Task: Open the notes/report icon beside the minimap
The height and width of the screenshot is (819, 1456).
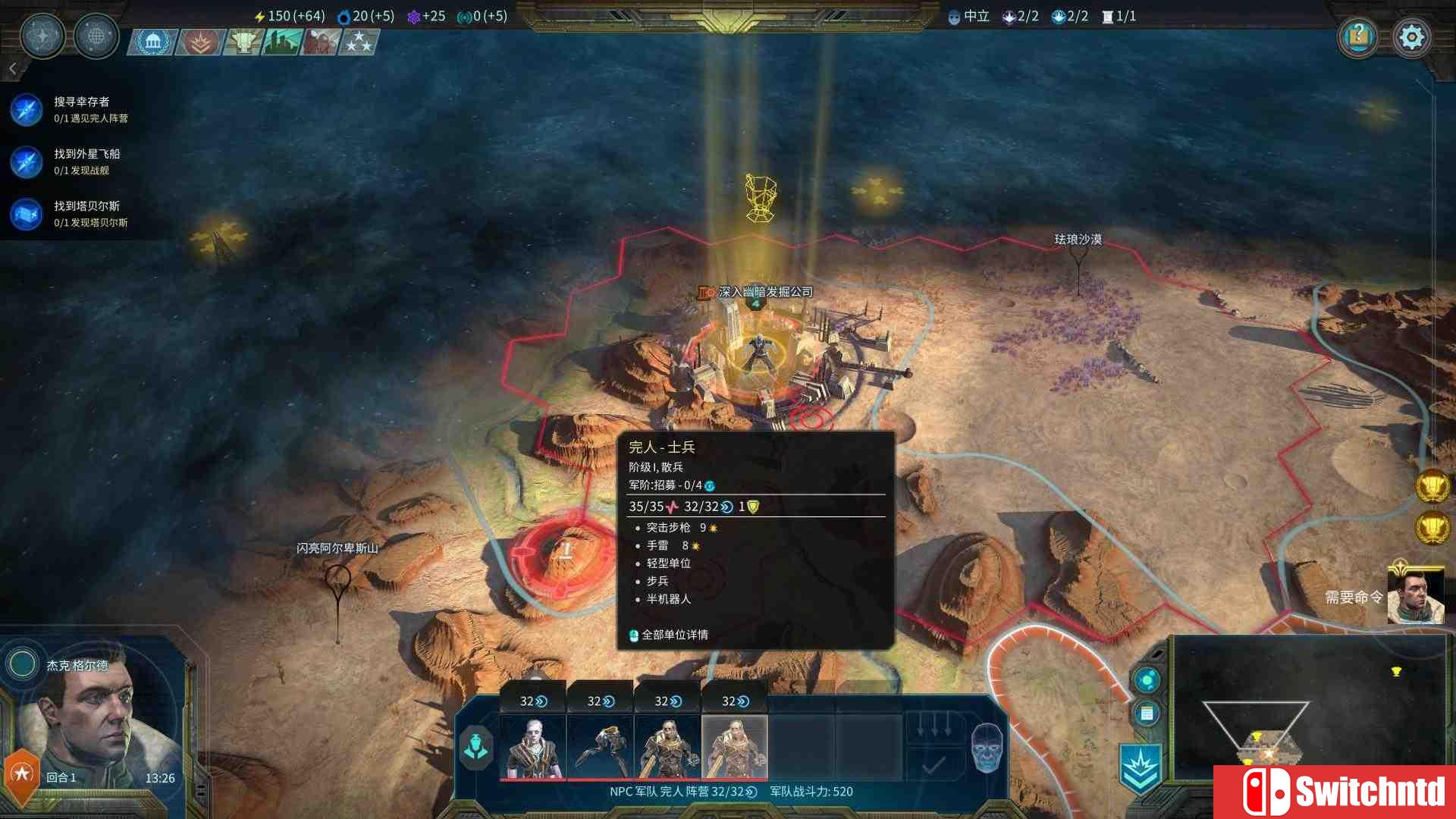Action: [1145, 713]
